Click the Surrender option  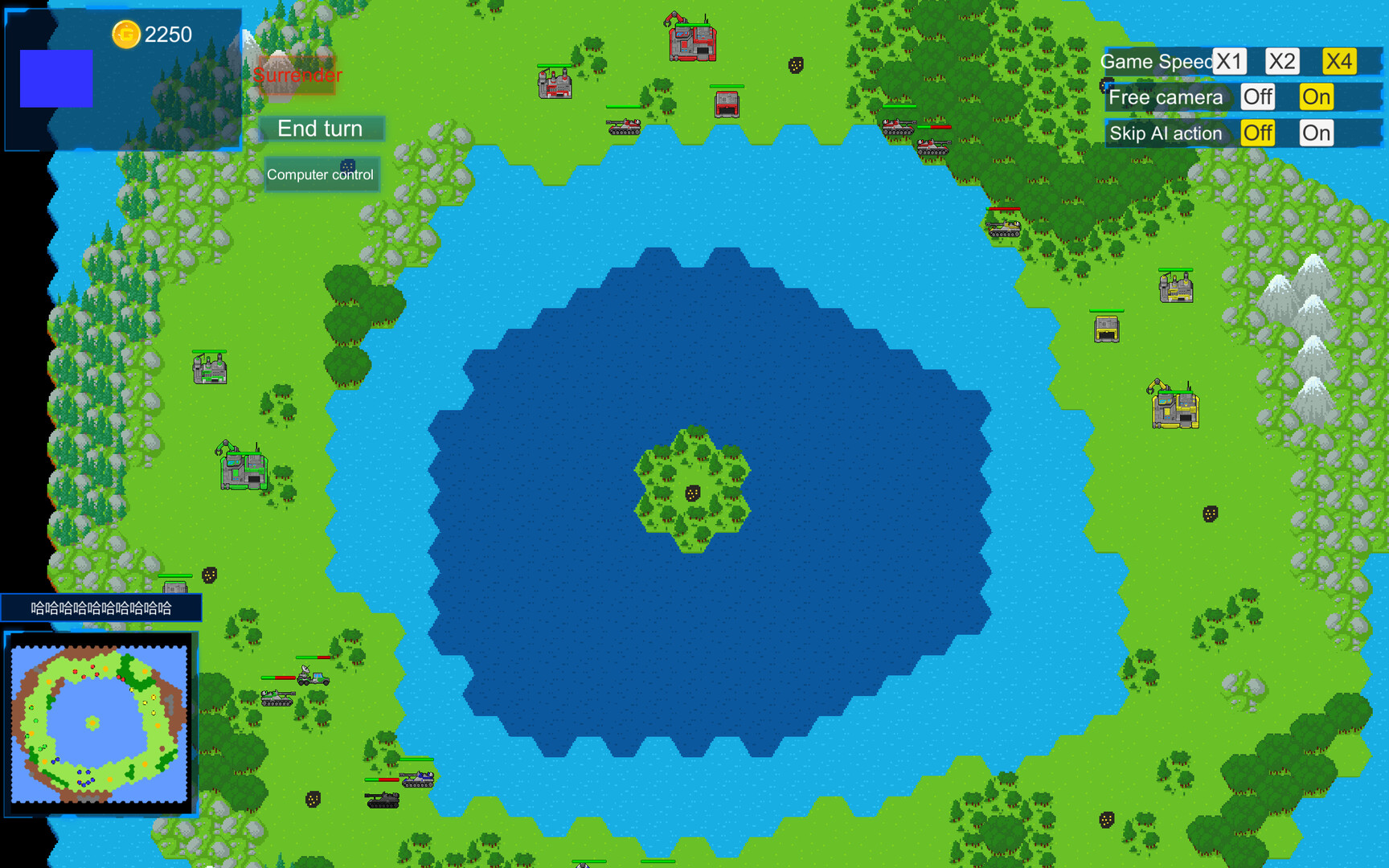click(x=297, y=76)
